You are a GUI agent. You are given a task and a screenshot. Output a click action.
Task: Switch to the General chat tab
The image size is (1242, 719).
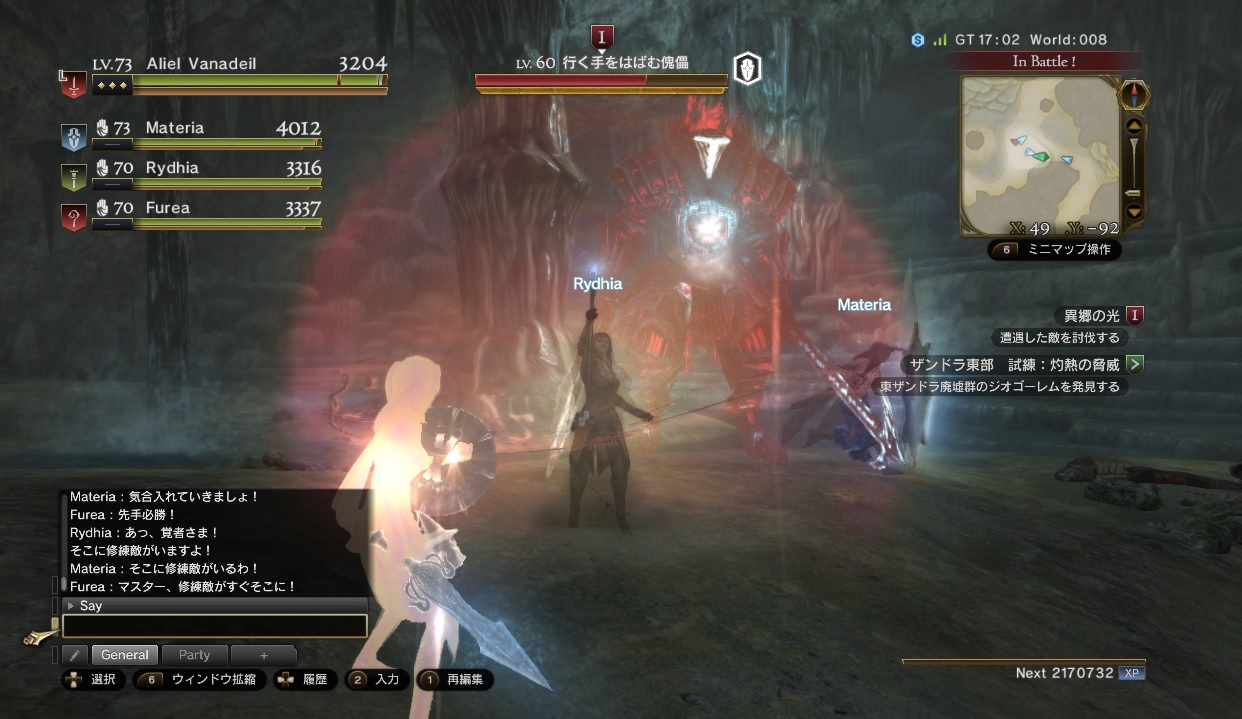125,655
